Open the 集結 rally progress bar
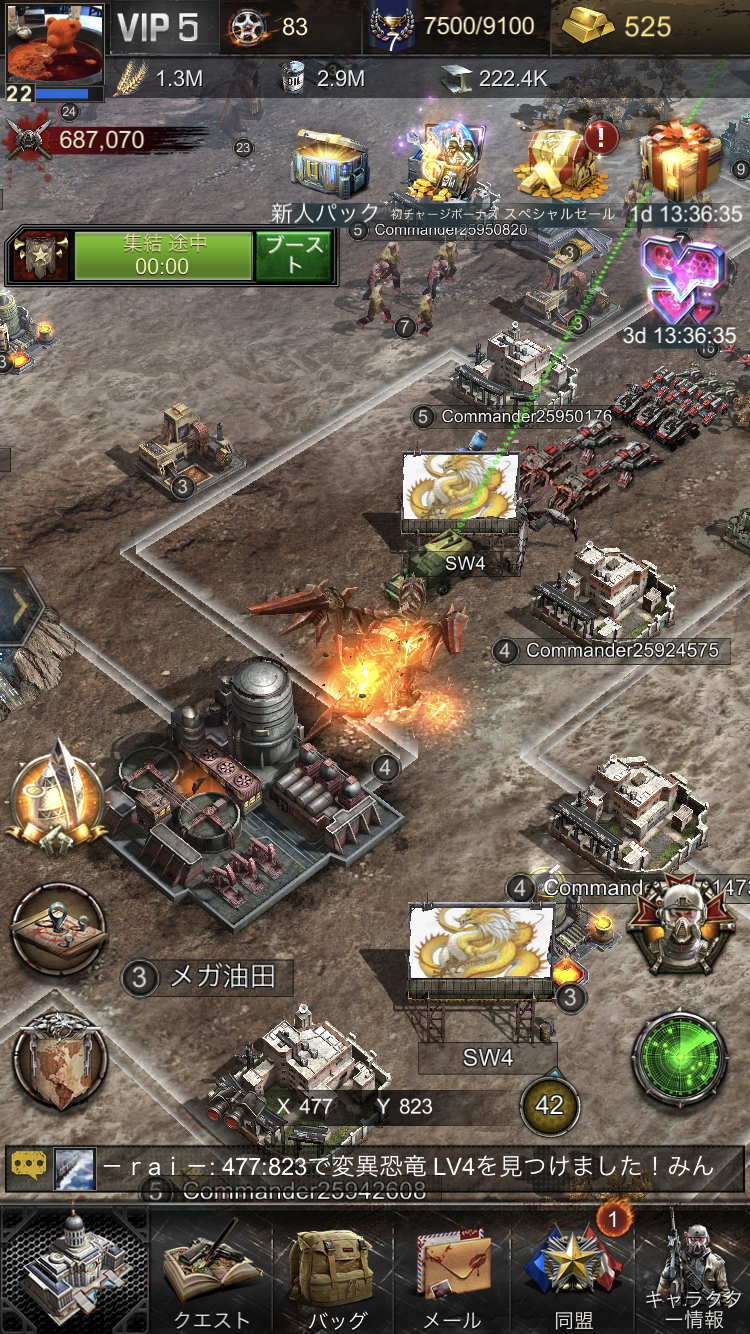This screenshot has width=750, height=1334. tap(162, 256)
